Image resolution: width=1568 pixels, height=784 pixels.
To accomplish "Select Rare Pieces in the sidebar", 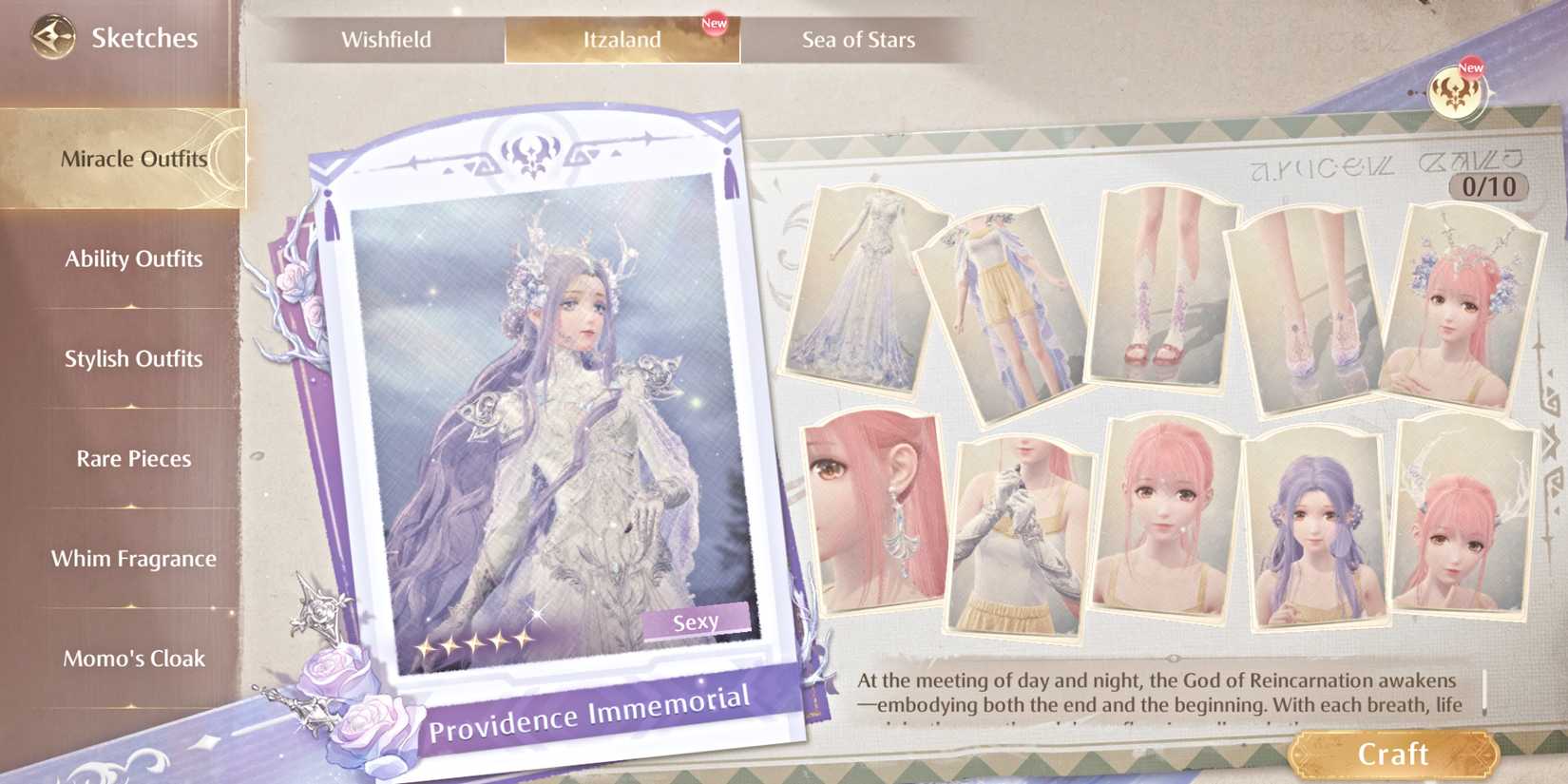I will 133,458.
